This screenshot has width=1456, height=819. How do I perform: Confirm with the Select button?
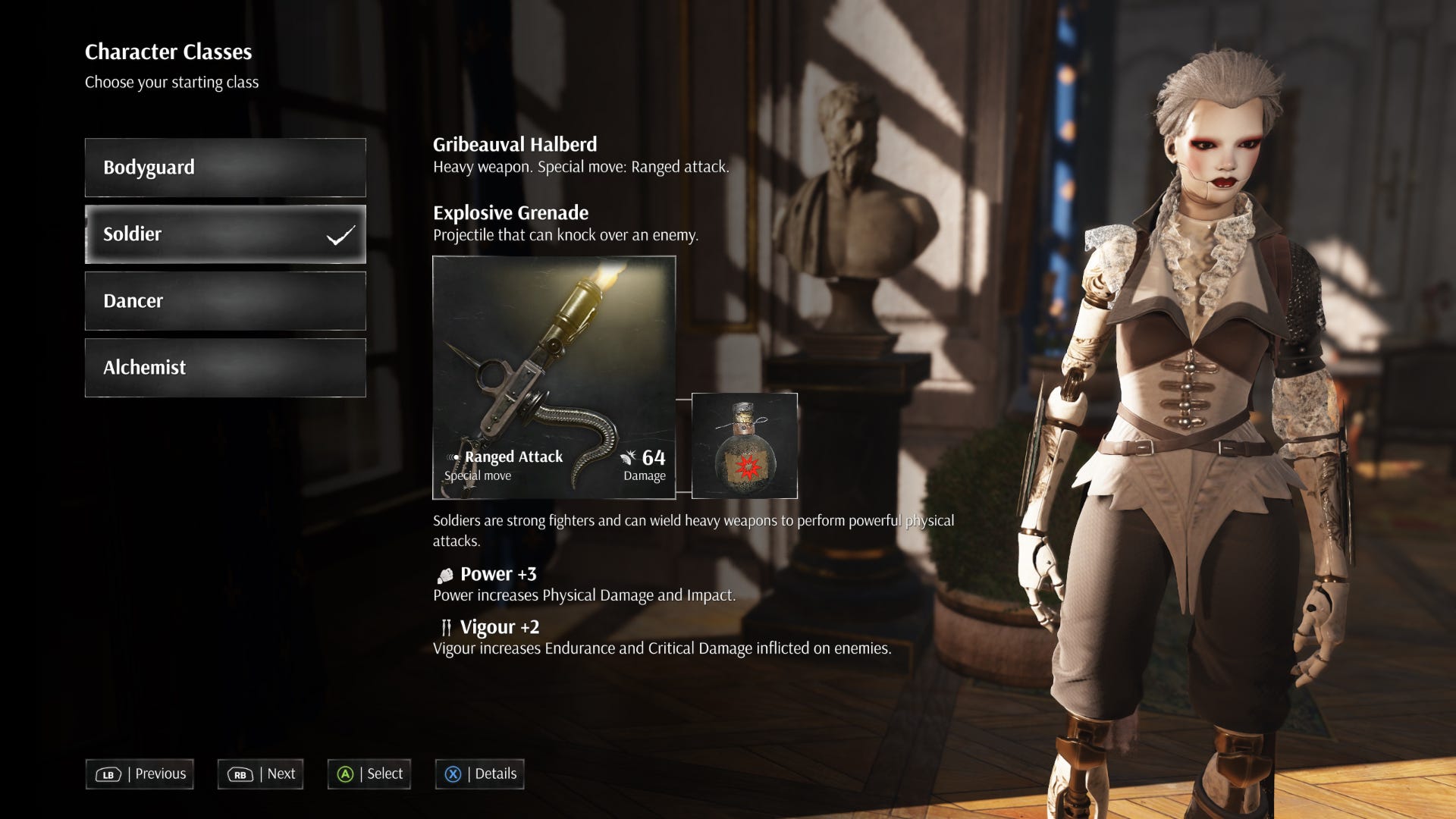[369, 774]
